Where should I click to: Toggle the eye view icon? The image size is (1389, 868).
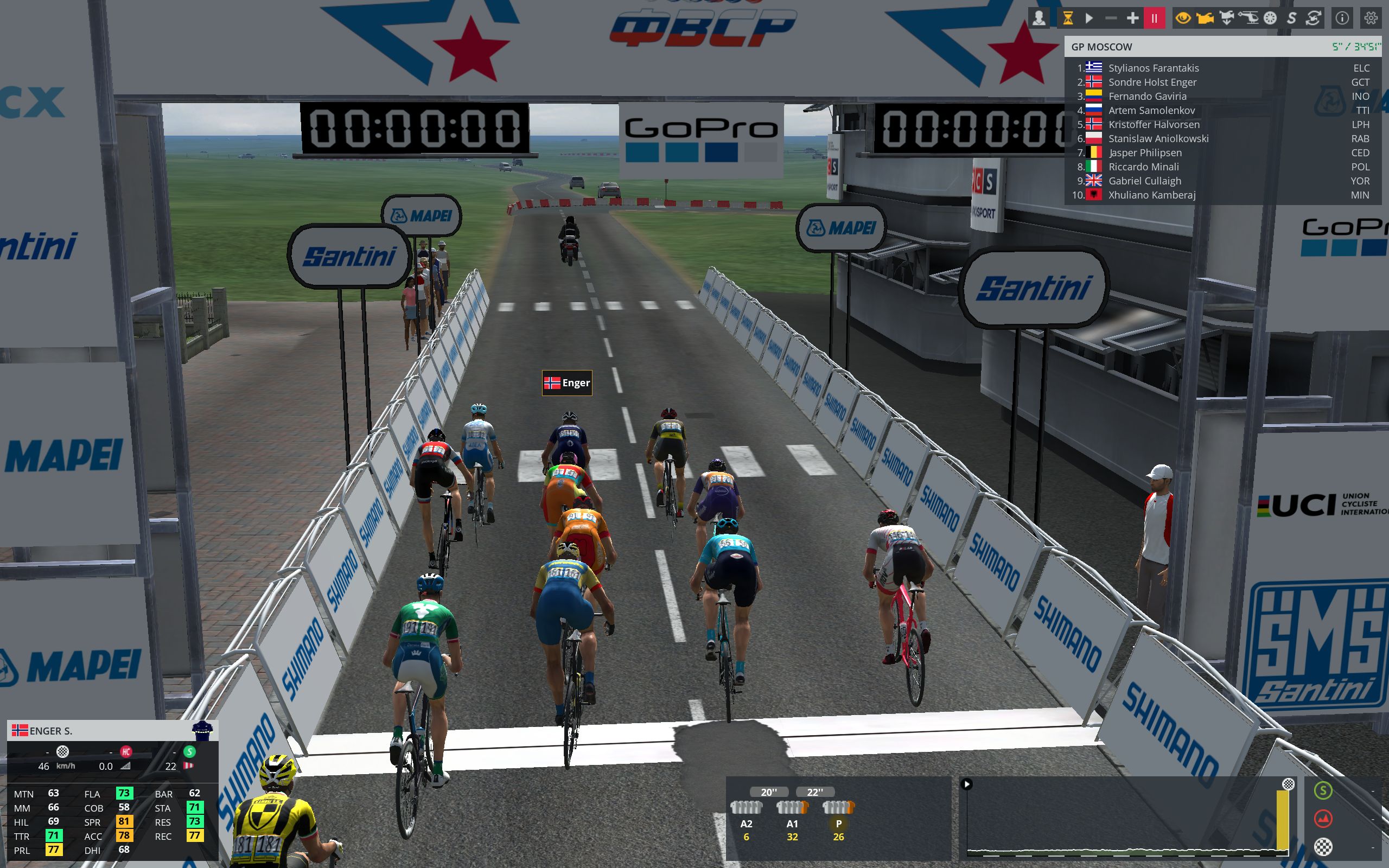tap(1183, 18)
